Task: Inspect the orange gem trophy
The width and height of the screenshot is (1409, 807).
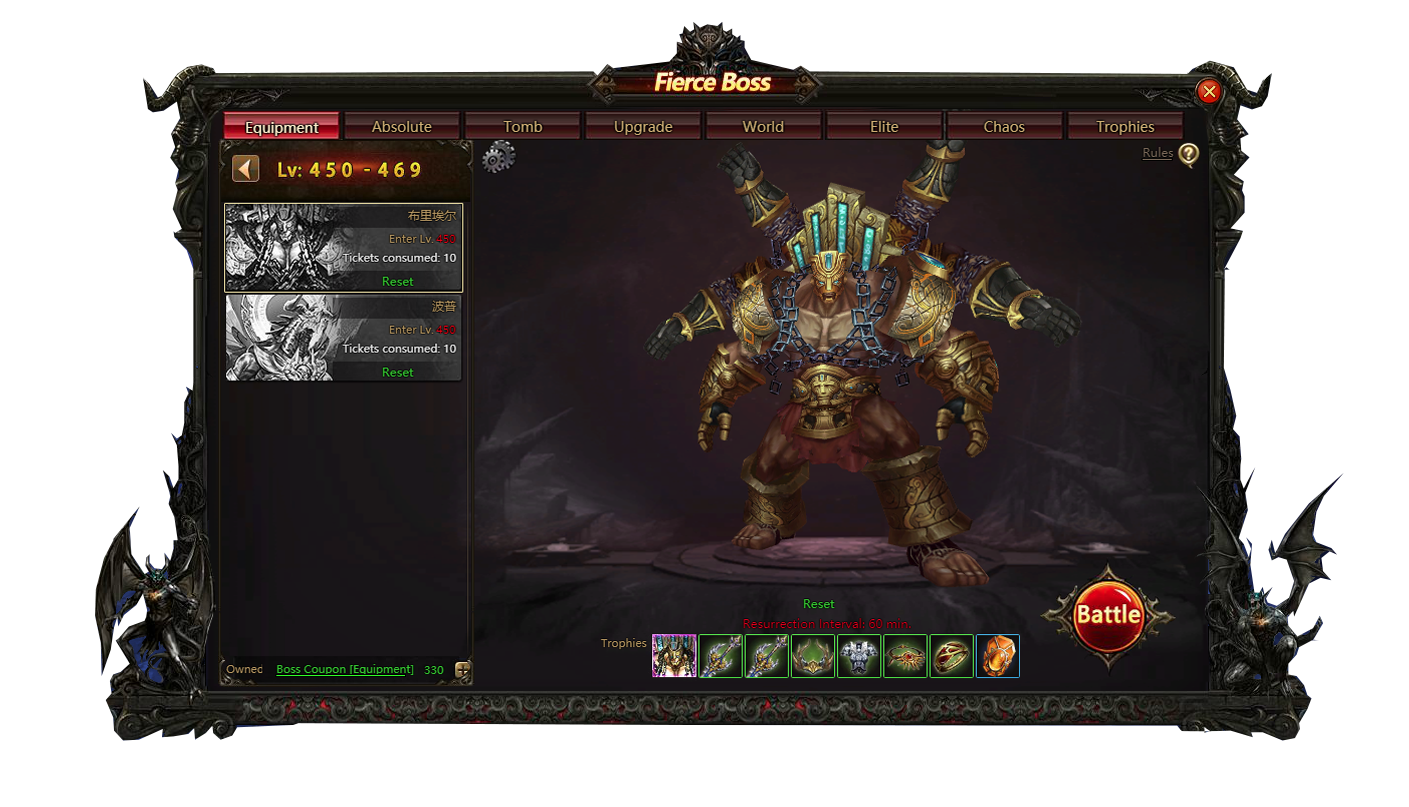Action: pyautogui.click(x=997, y=656)
